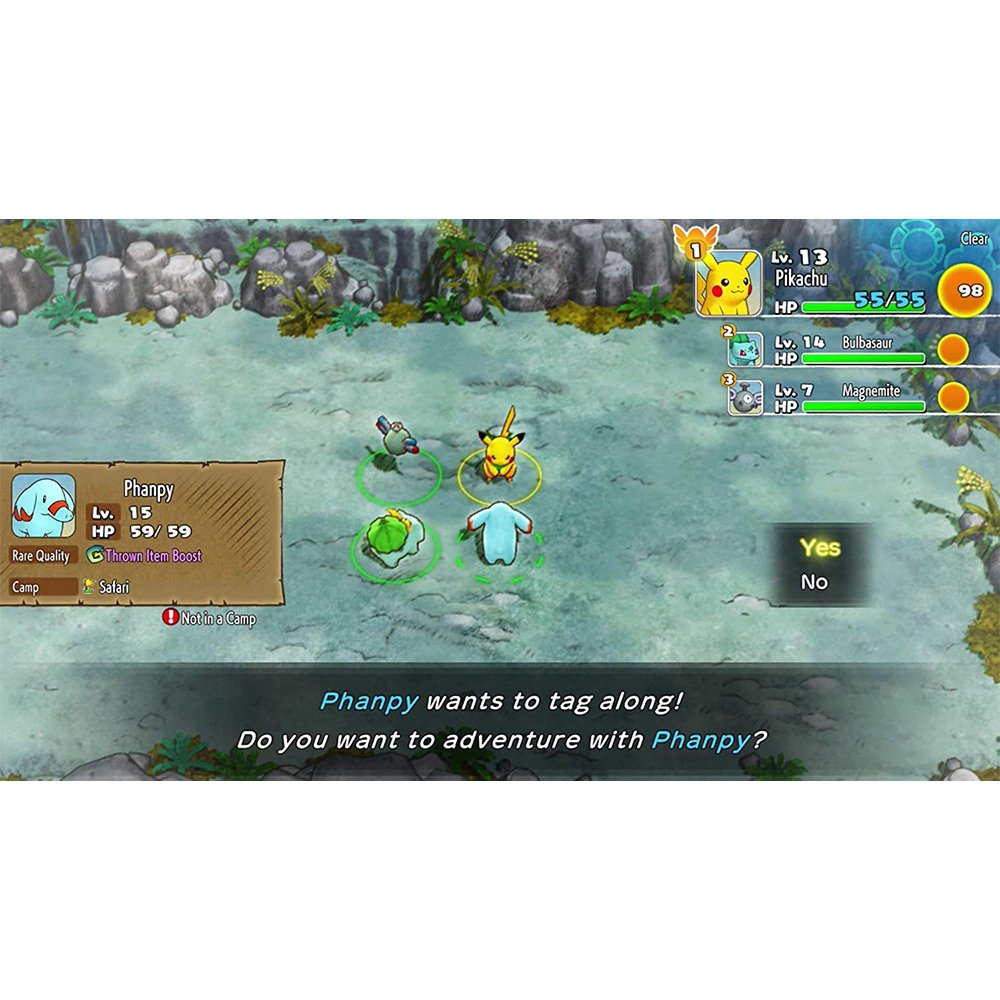Image resolution: width=1000 pixels, height=1000 pixels.
Task: Click Phanpy's portrait in the info panel
Action: tap(43, 506)
